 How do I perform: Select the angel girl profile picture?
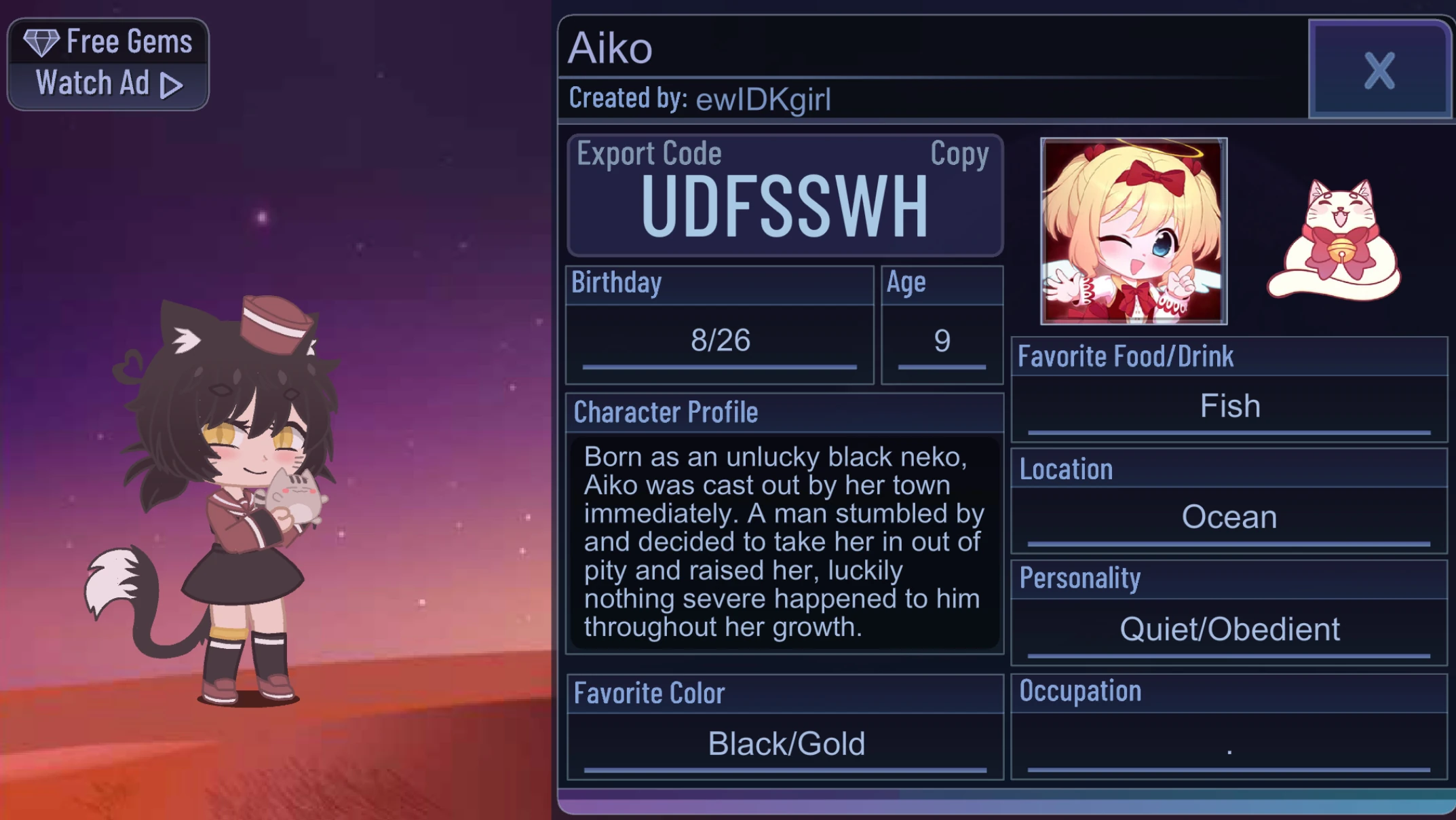(x=1135, y=231)
